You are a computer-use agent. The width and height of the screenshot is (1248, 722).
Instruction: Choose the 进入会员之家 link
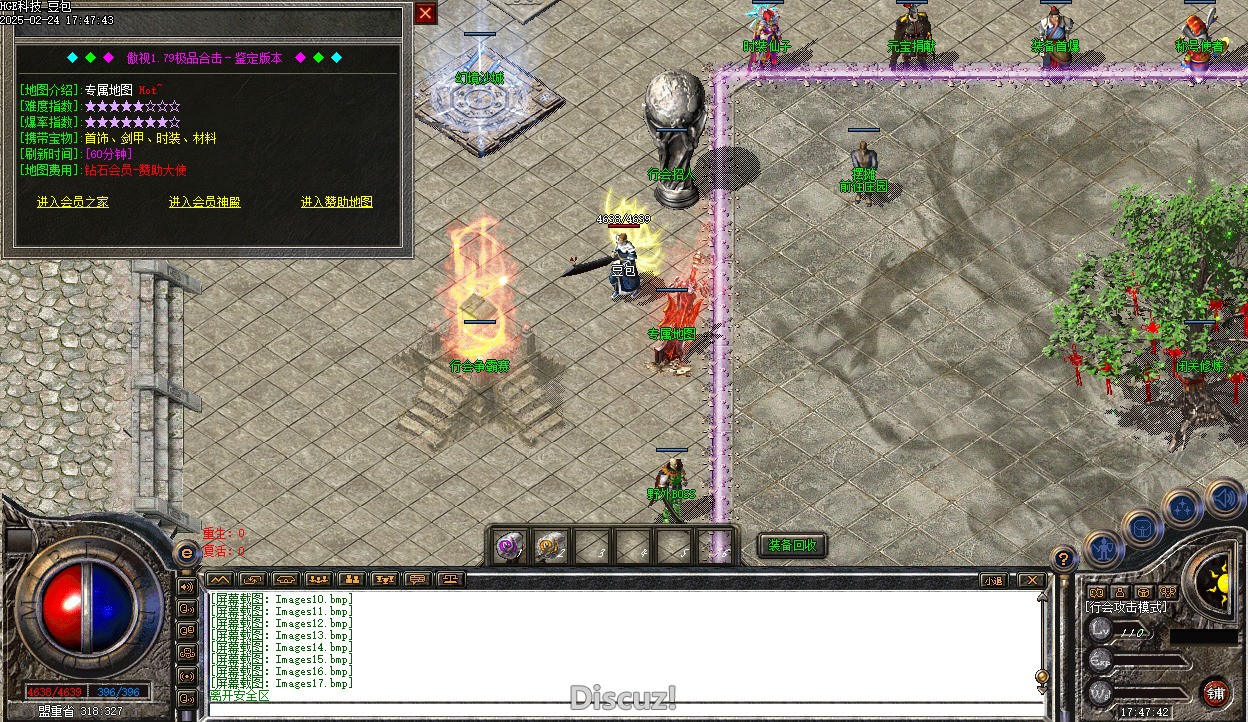point(73,202)
